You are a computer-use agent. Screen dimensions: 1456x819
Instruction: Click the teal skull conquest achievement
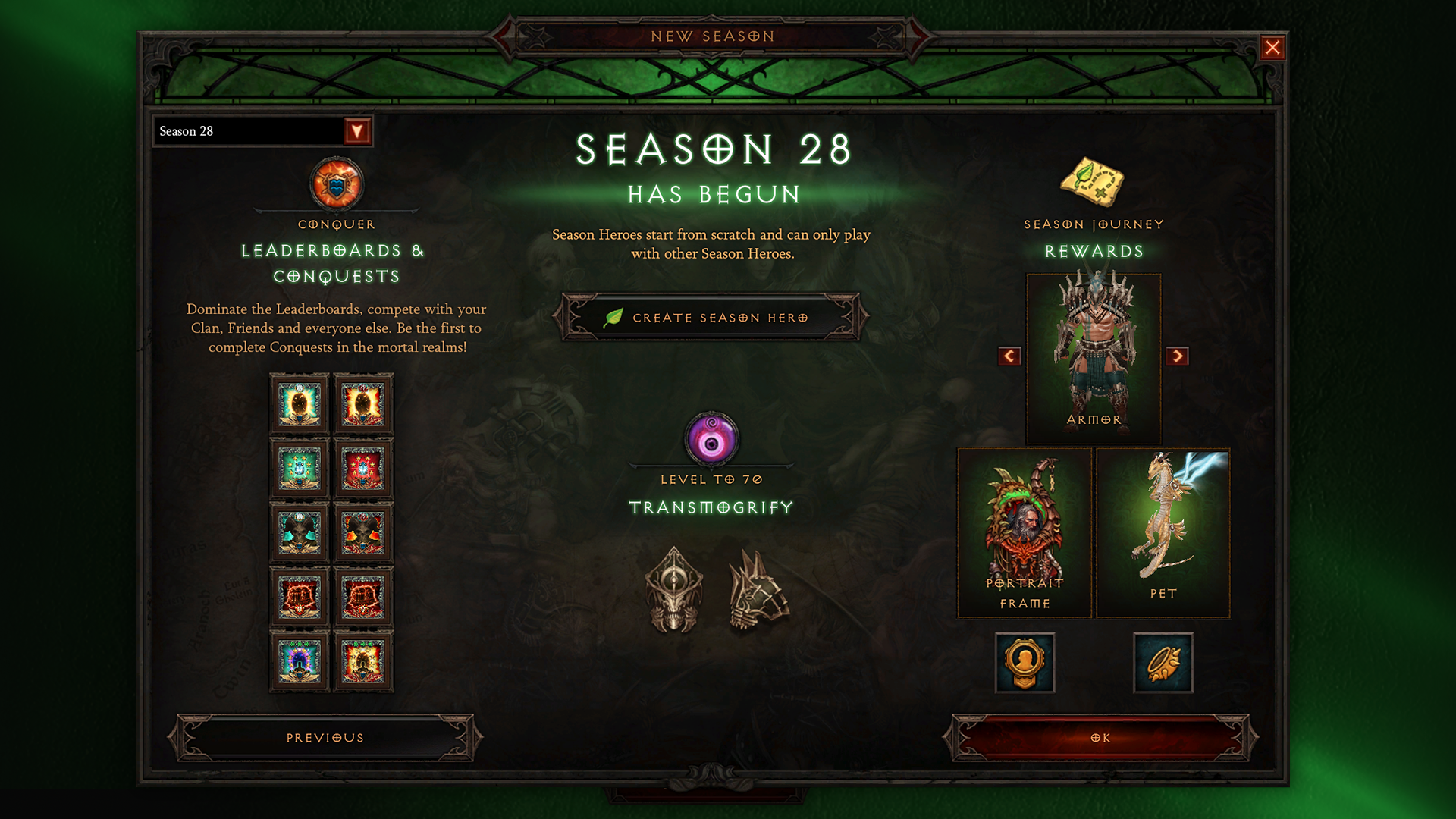[299, 532]
